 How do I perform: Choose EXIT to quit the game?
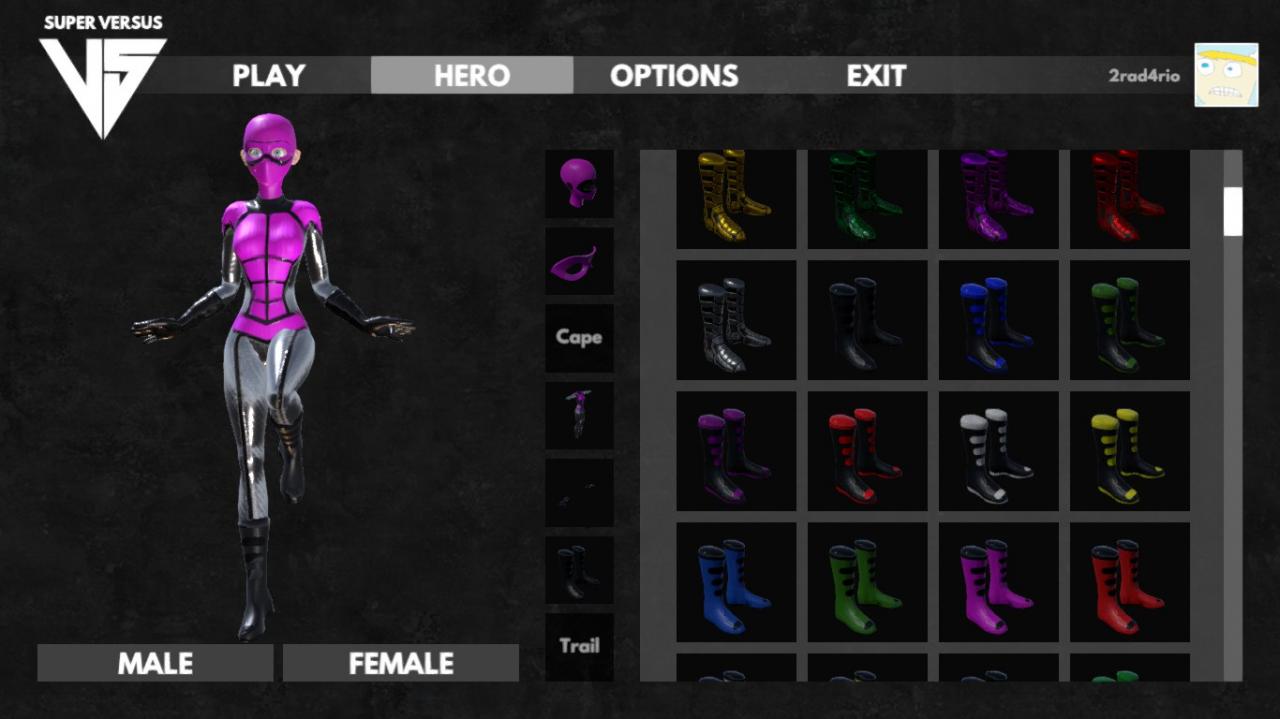click(876, 75)
